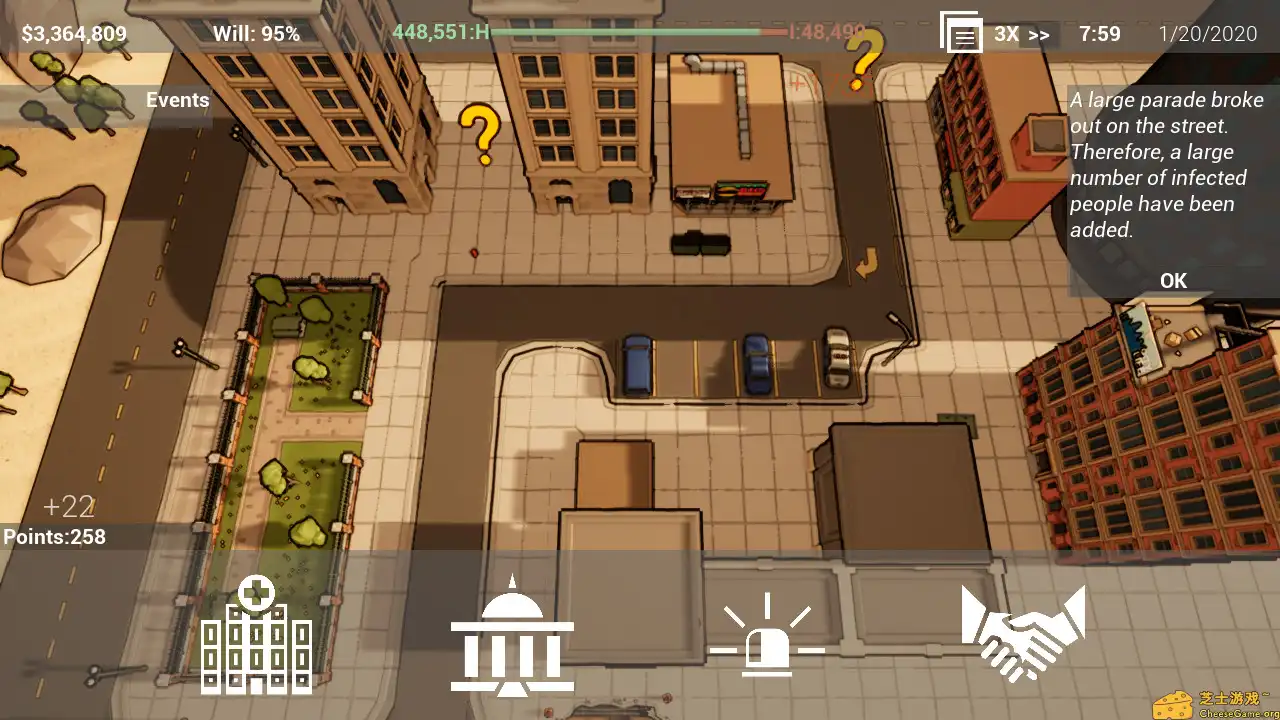Click the Points:258 counter
The height and width of the screenshot is (720, 1280).
[x=55, y=536]
